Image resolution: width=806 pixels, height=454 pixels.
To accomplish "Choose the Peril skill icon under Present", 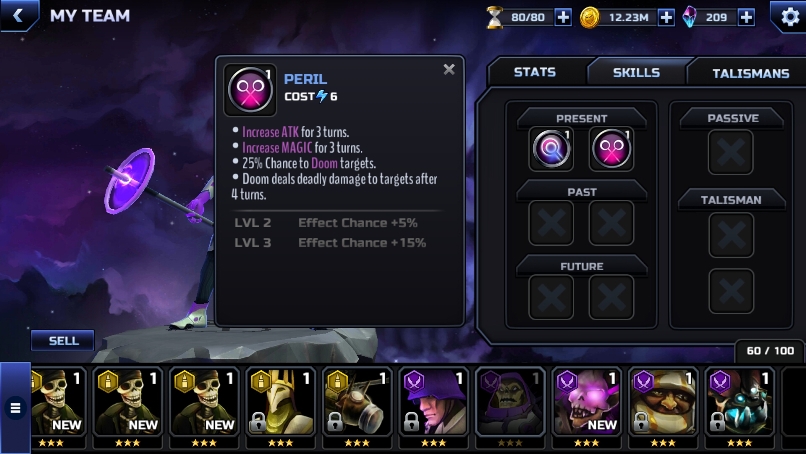I will pos(611,149).
